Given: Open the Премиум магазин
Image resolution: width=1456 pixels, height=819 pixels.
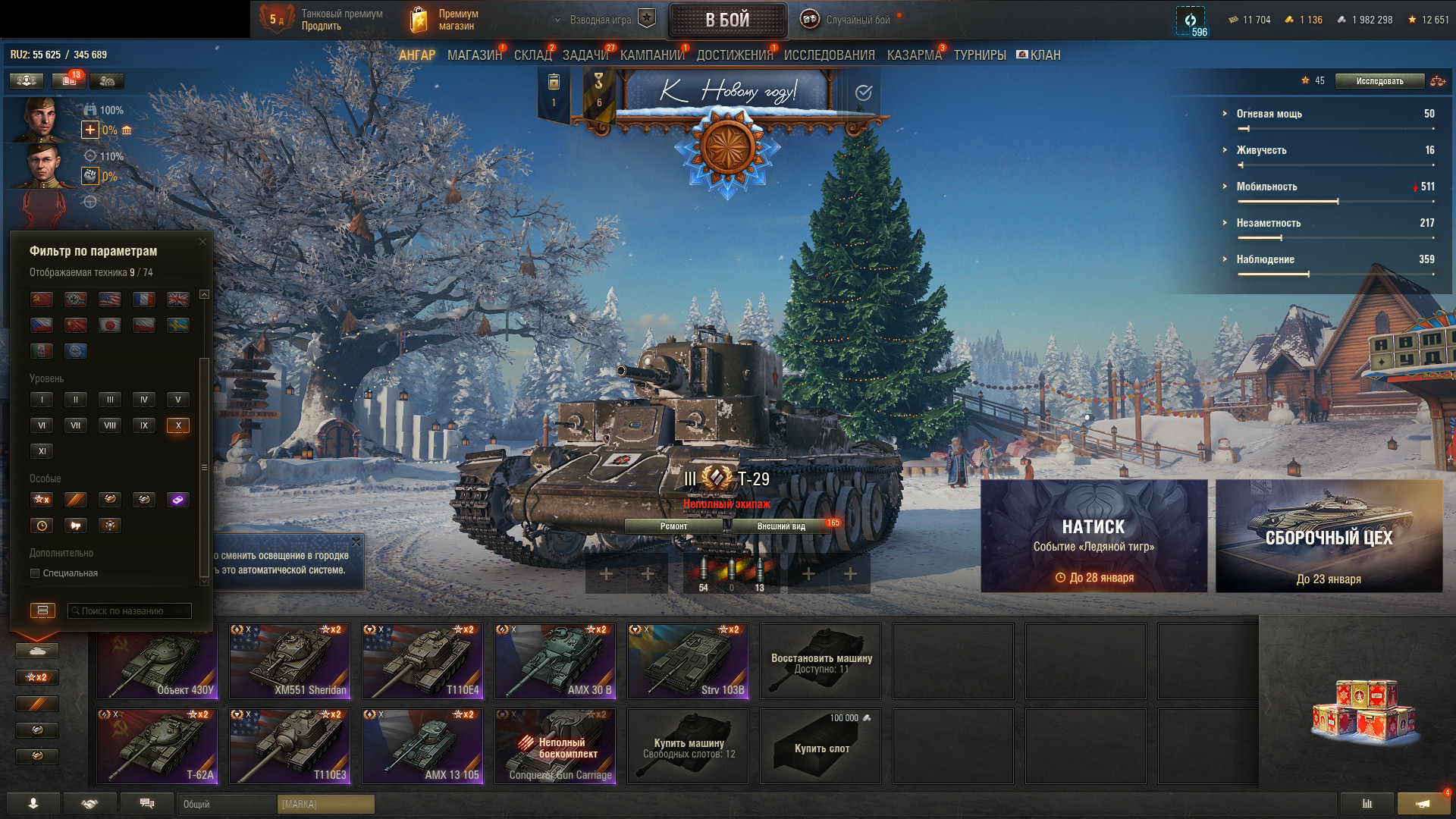Looking at the screenshot, I should [445, 20].
